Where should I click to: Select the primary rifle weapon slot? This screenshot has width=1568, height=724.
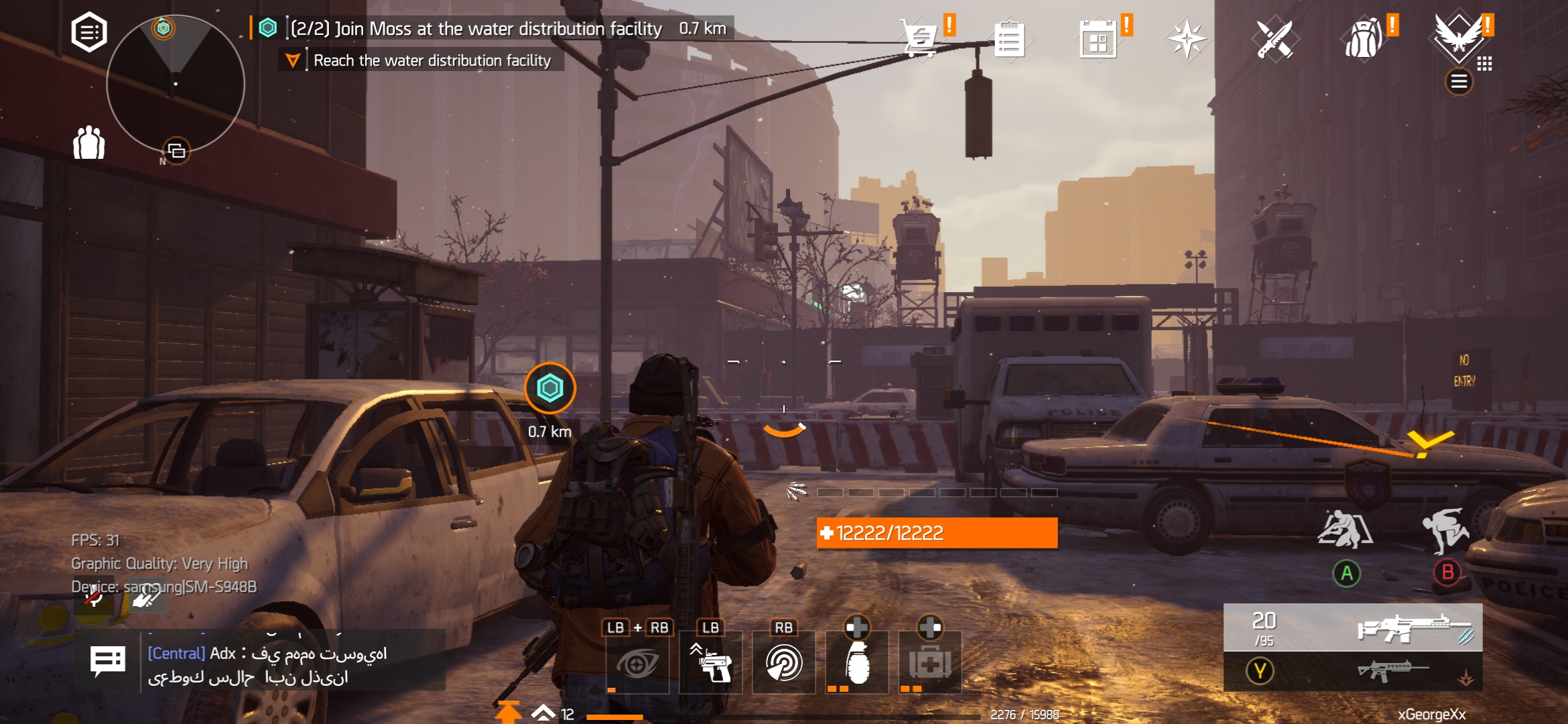(1353, 627)
